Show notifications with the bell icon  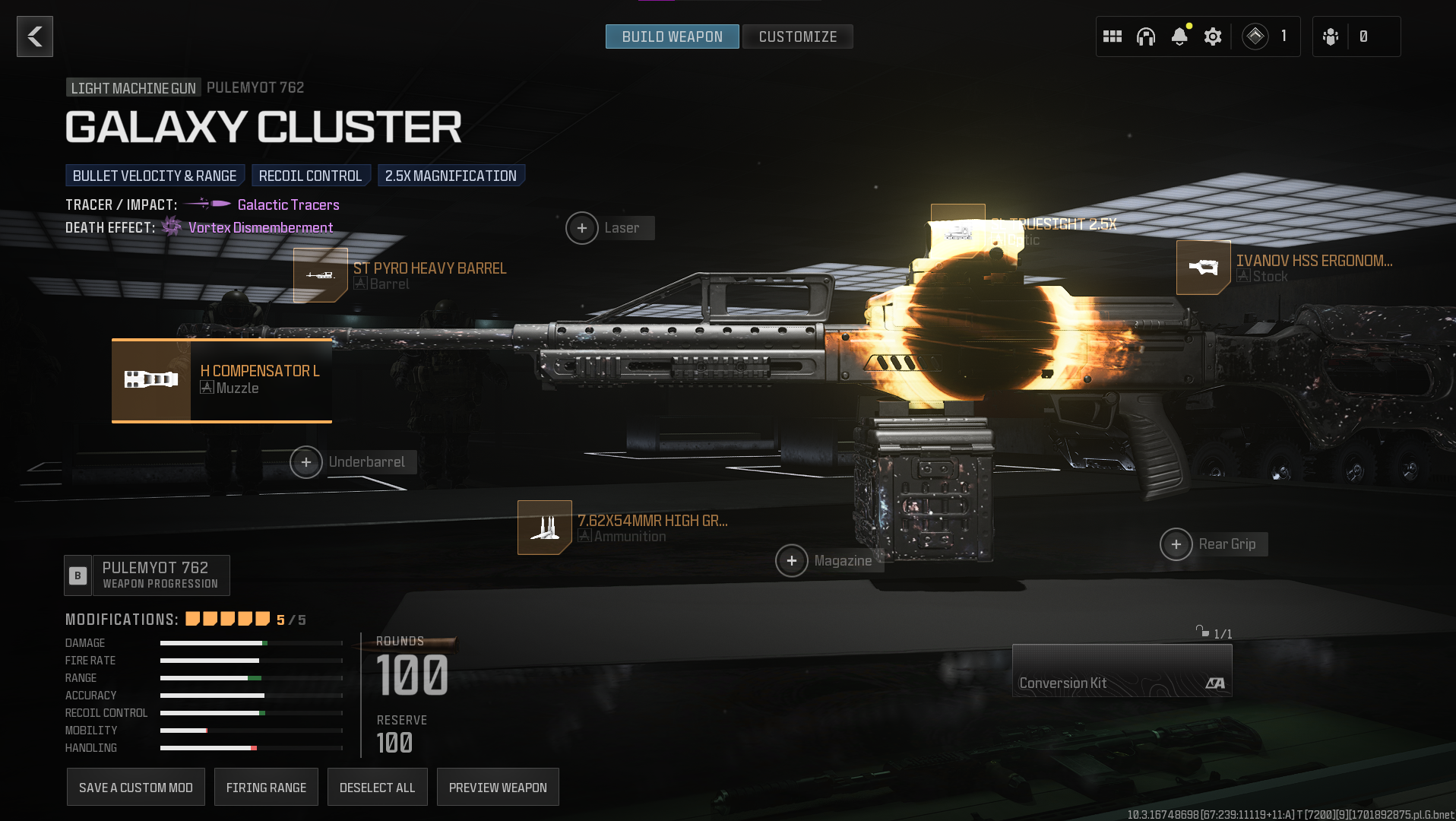coord(1179,36)
